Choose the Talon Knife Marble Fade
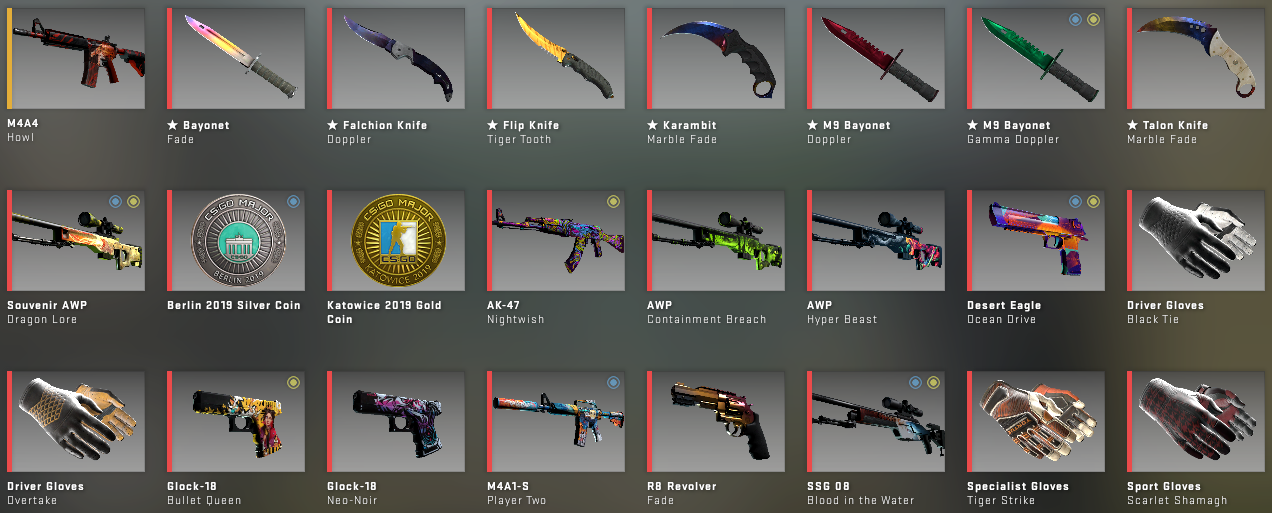This screenshot has height=513, width=1272. pyautogui.click(x=1196, y=58)
